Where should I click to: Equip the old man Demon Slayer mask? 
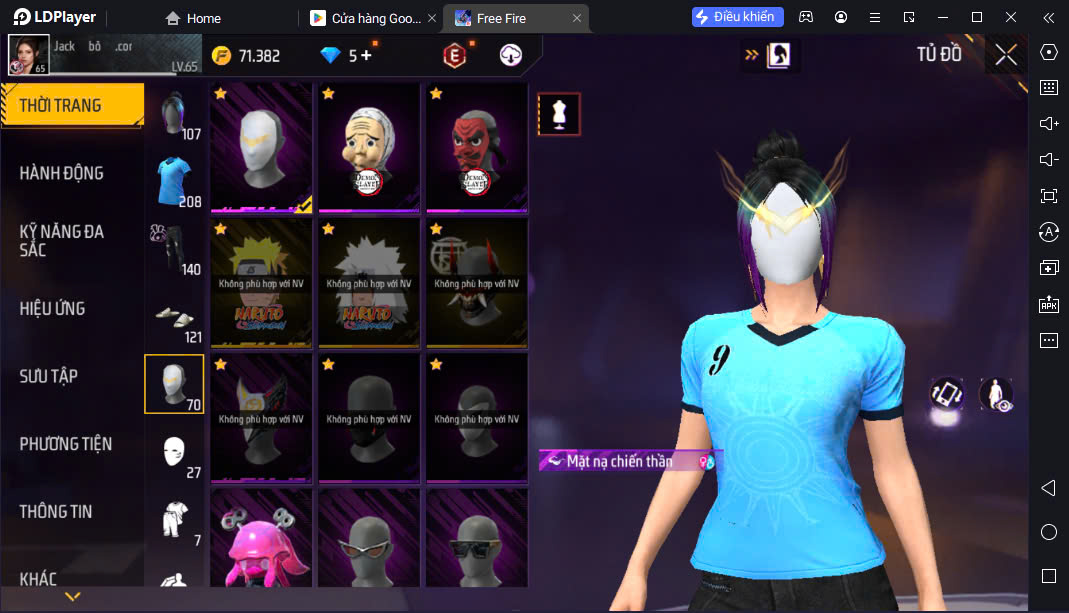click(x=369, y=147)
